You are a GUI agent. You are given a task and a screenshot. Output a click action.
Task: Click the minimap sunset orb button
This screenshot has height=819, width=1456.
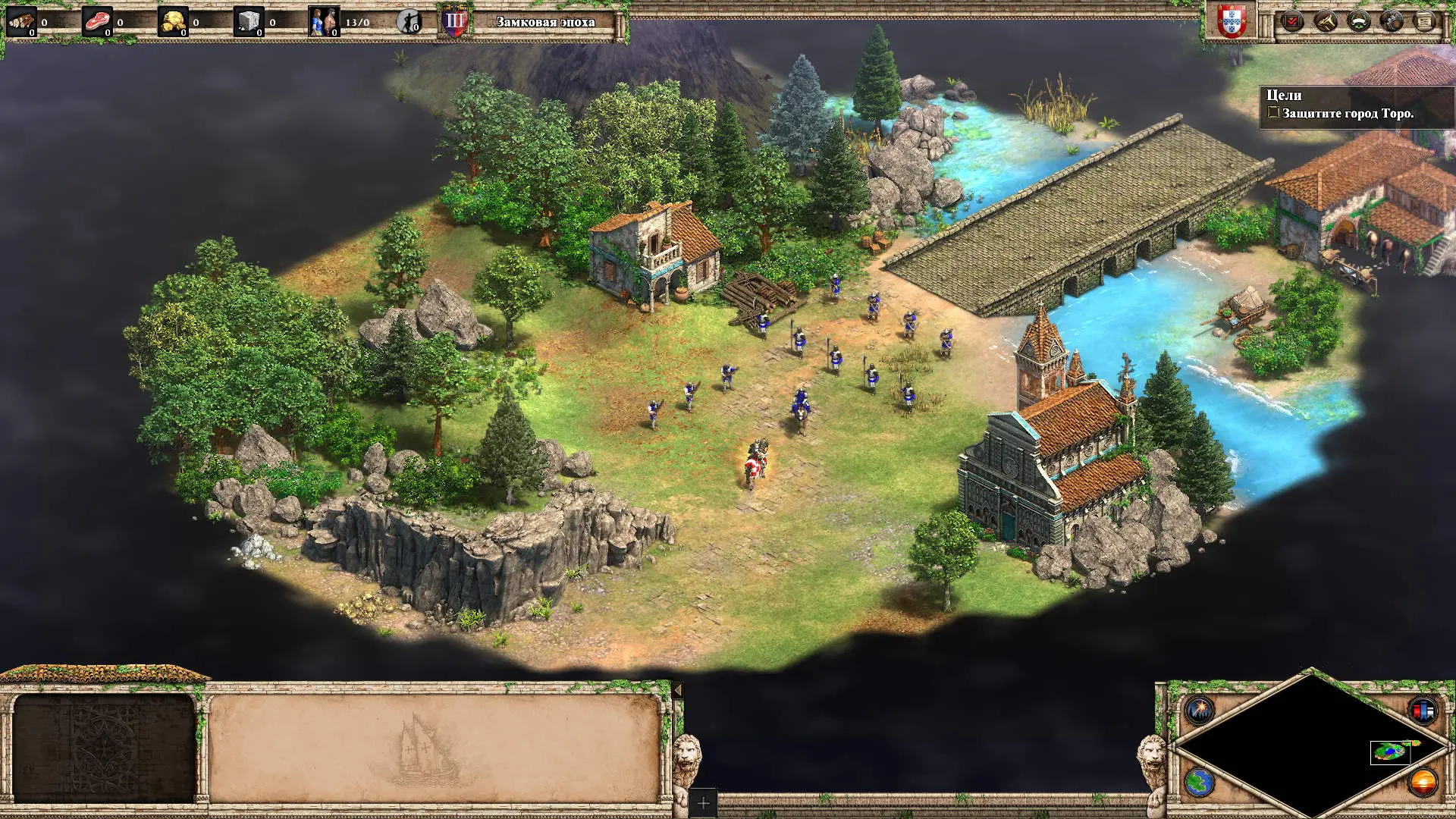tap(1423, 782)
